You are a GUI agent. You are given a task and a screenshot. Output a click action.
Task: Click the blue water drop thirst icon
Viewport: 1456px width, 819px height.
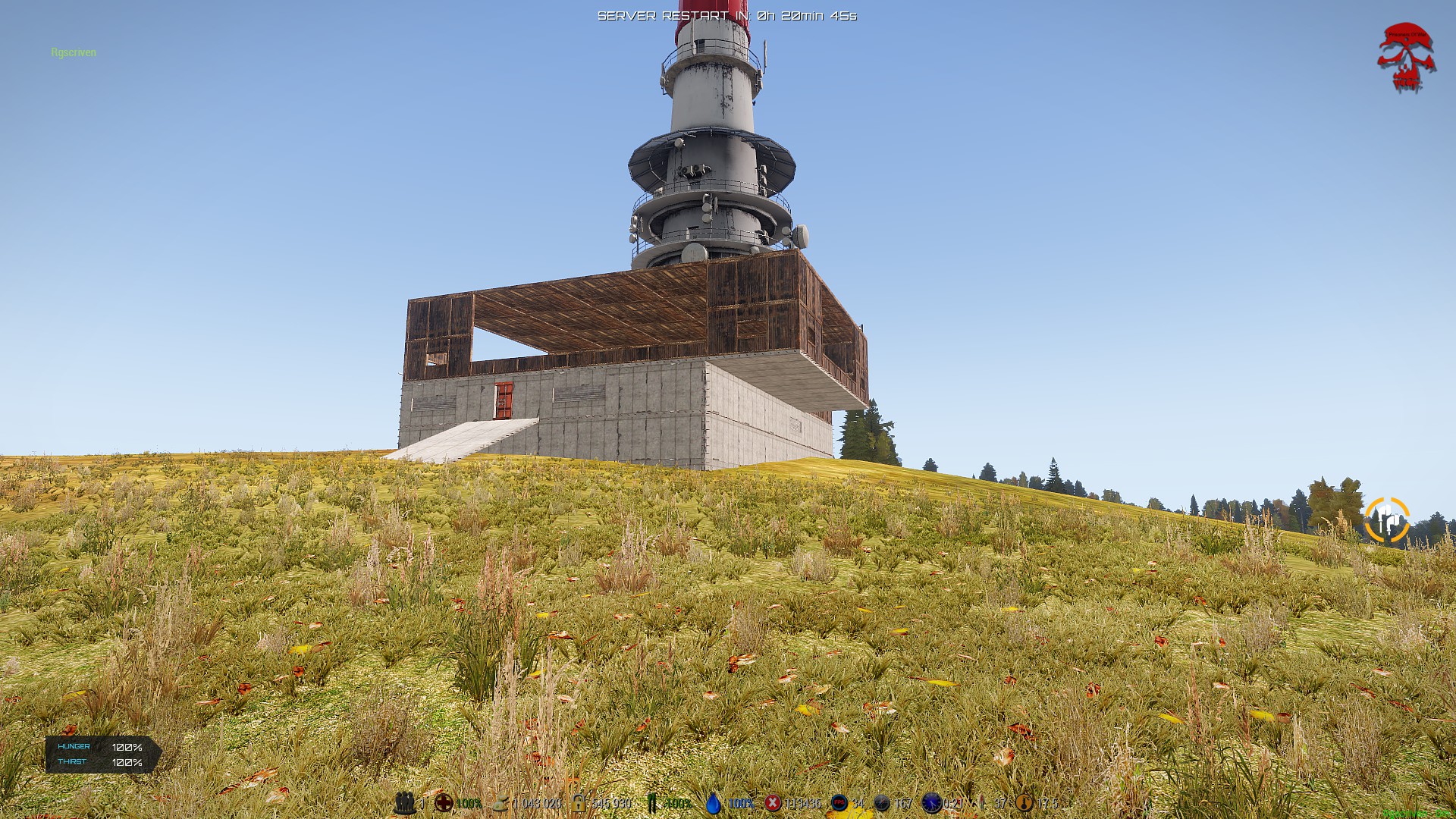click(x=714, y=803)
